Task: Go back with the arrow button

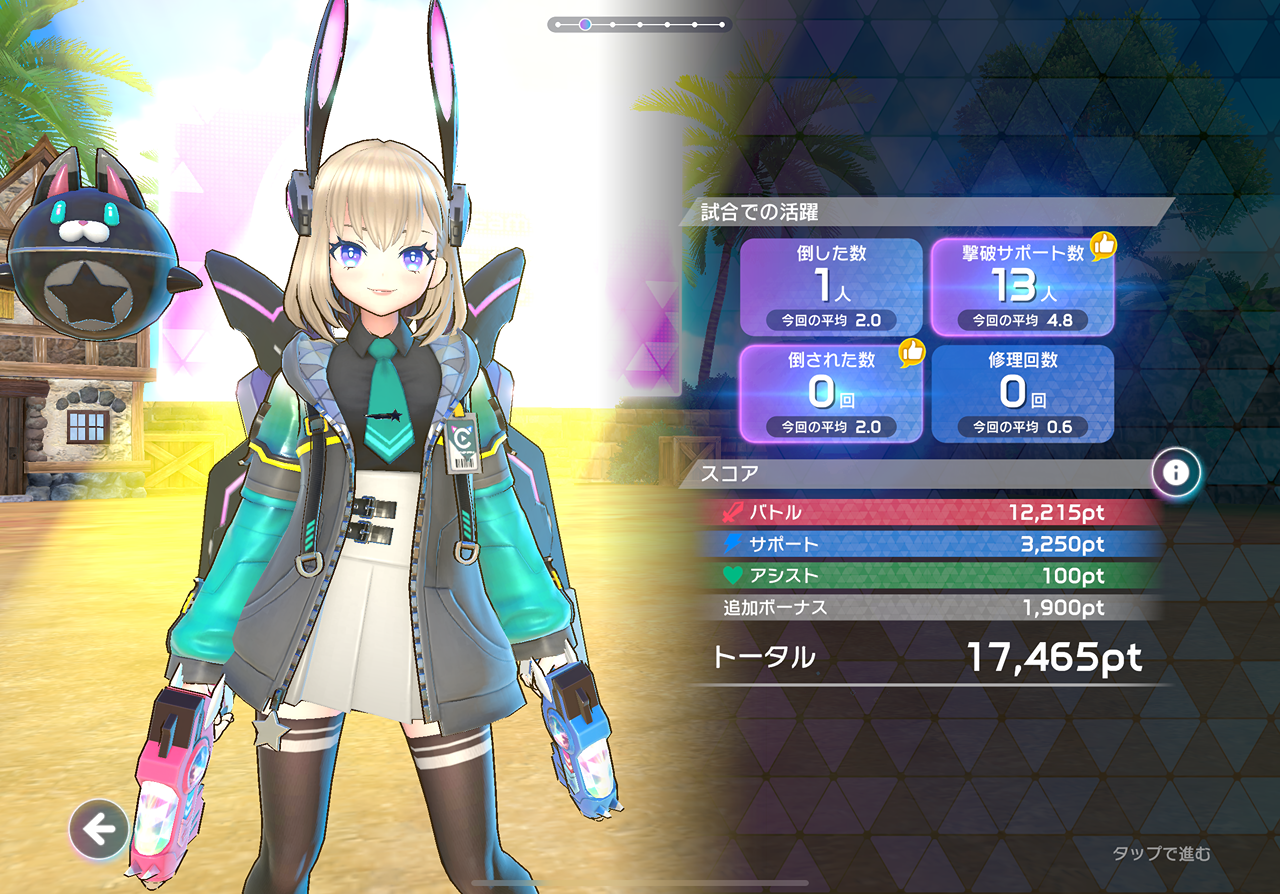Action: (98, 829)
